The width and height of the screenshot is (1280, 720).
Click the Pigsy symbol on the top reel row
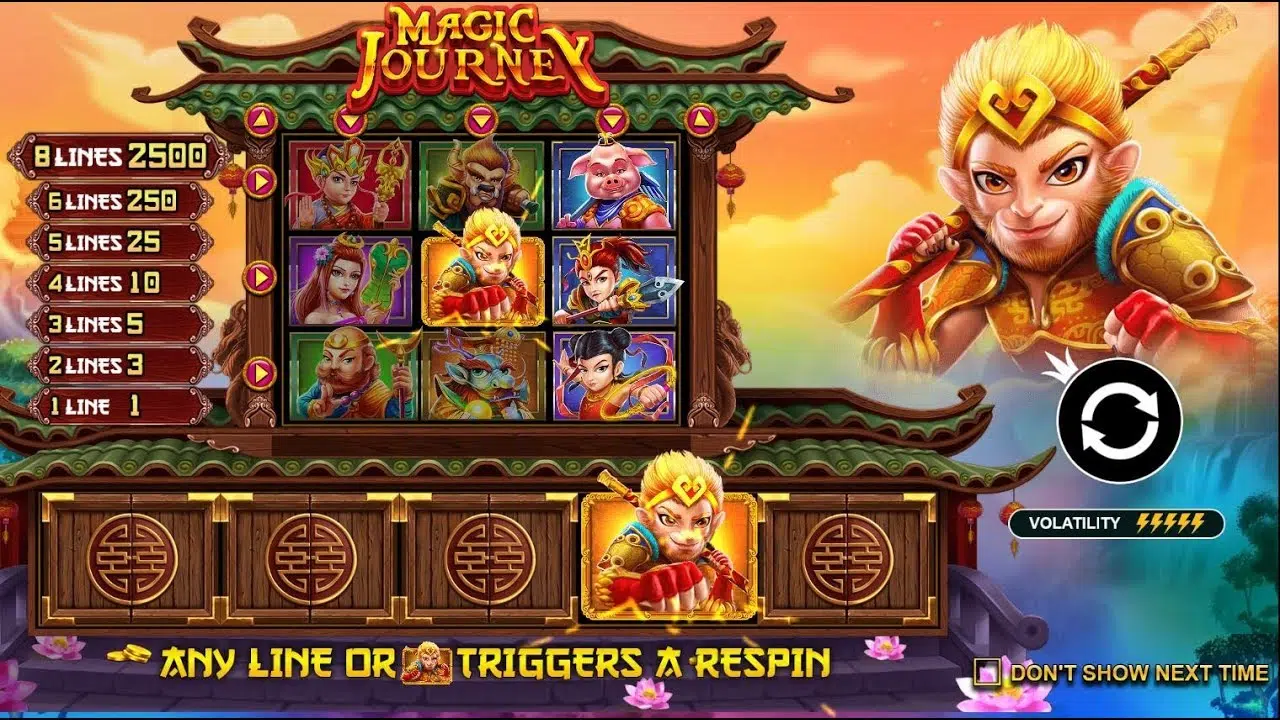click(612, 185)
